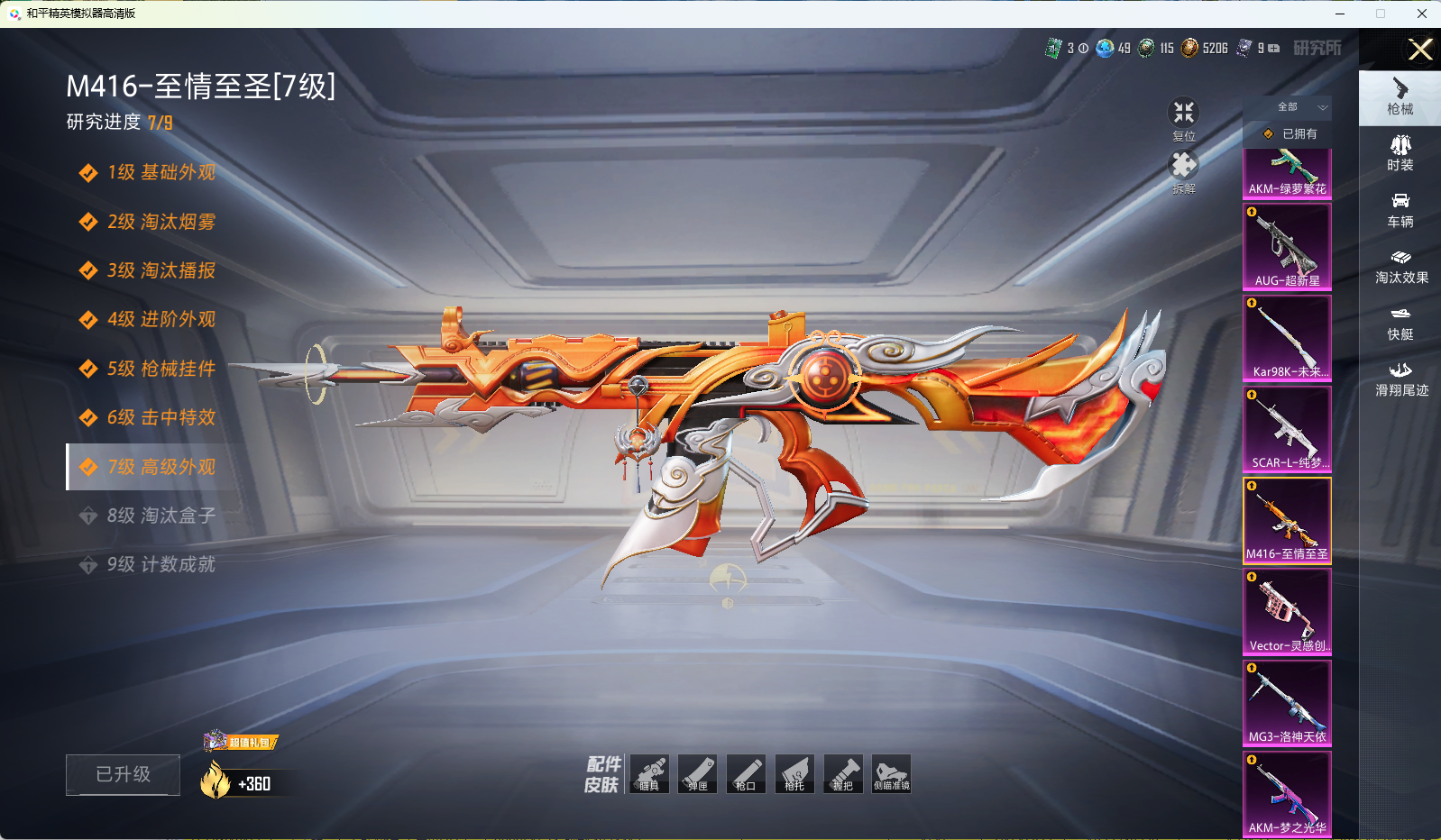The height and width of the screenshot is (840, 1441).
Task: Choose the Kar98K skin thumbnail
Action: (1287, 337)
